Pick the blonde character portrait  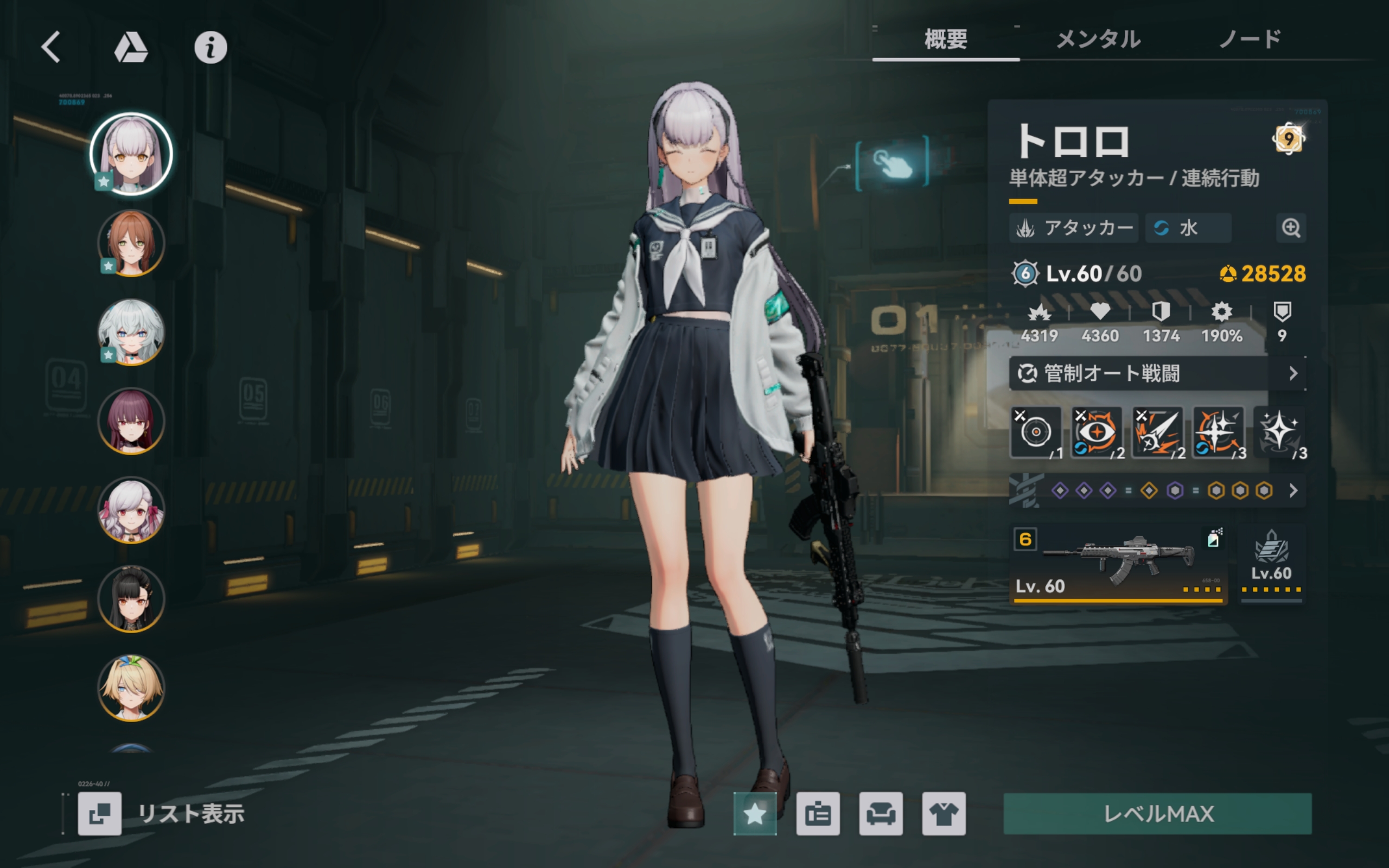(x=131, y=688)
